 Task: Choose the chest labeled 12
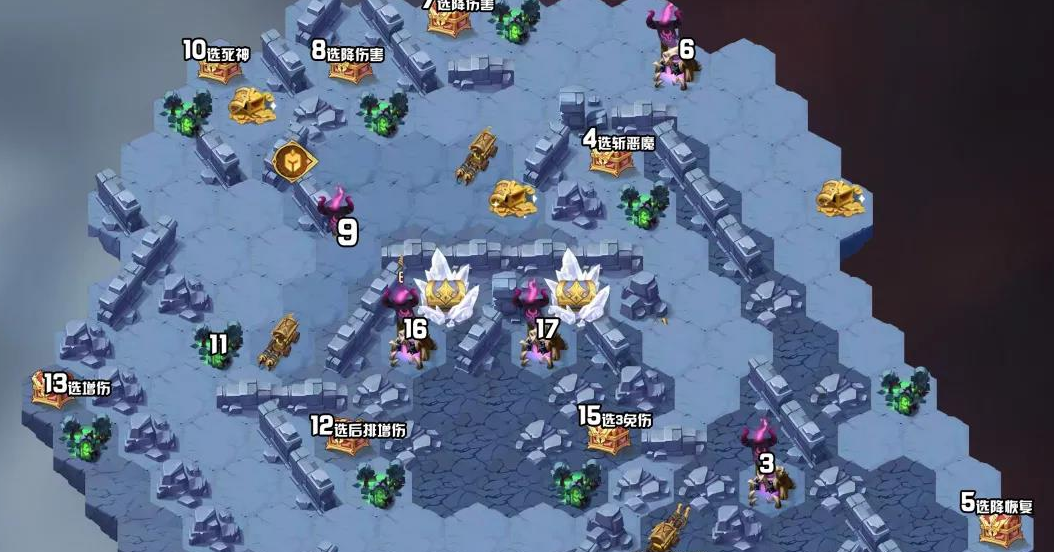pos(347,442)
